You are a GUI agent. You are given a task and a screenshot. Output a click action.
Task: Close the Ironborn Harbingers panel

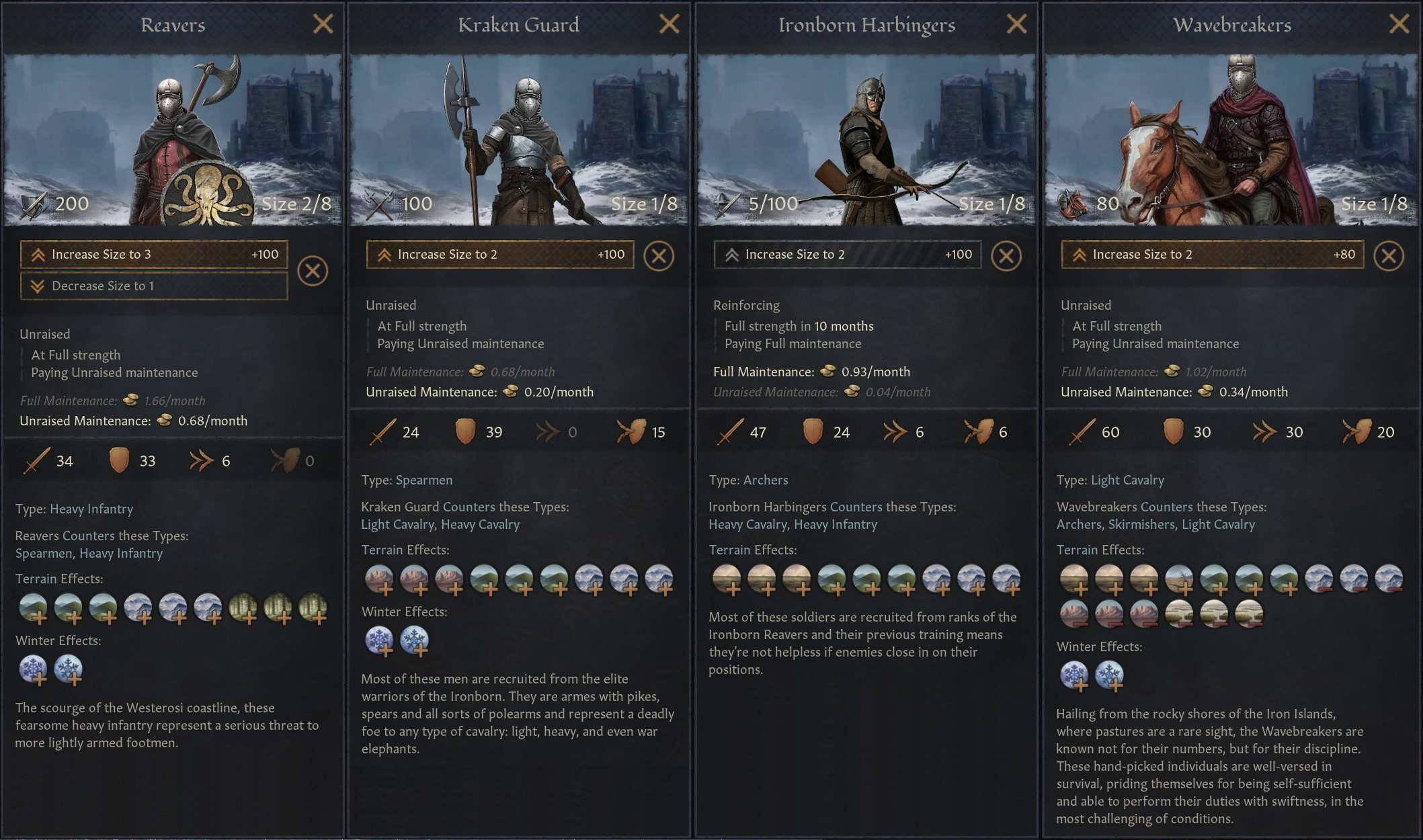coord(1016,24)
